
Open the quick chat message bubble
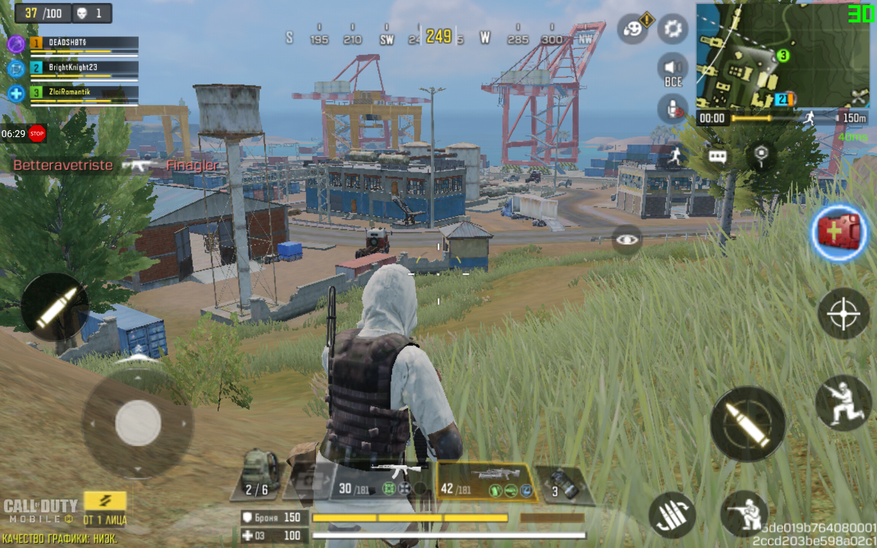717,156
